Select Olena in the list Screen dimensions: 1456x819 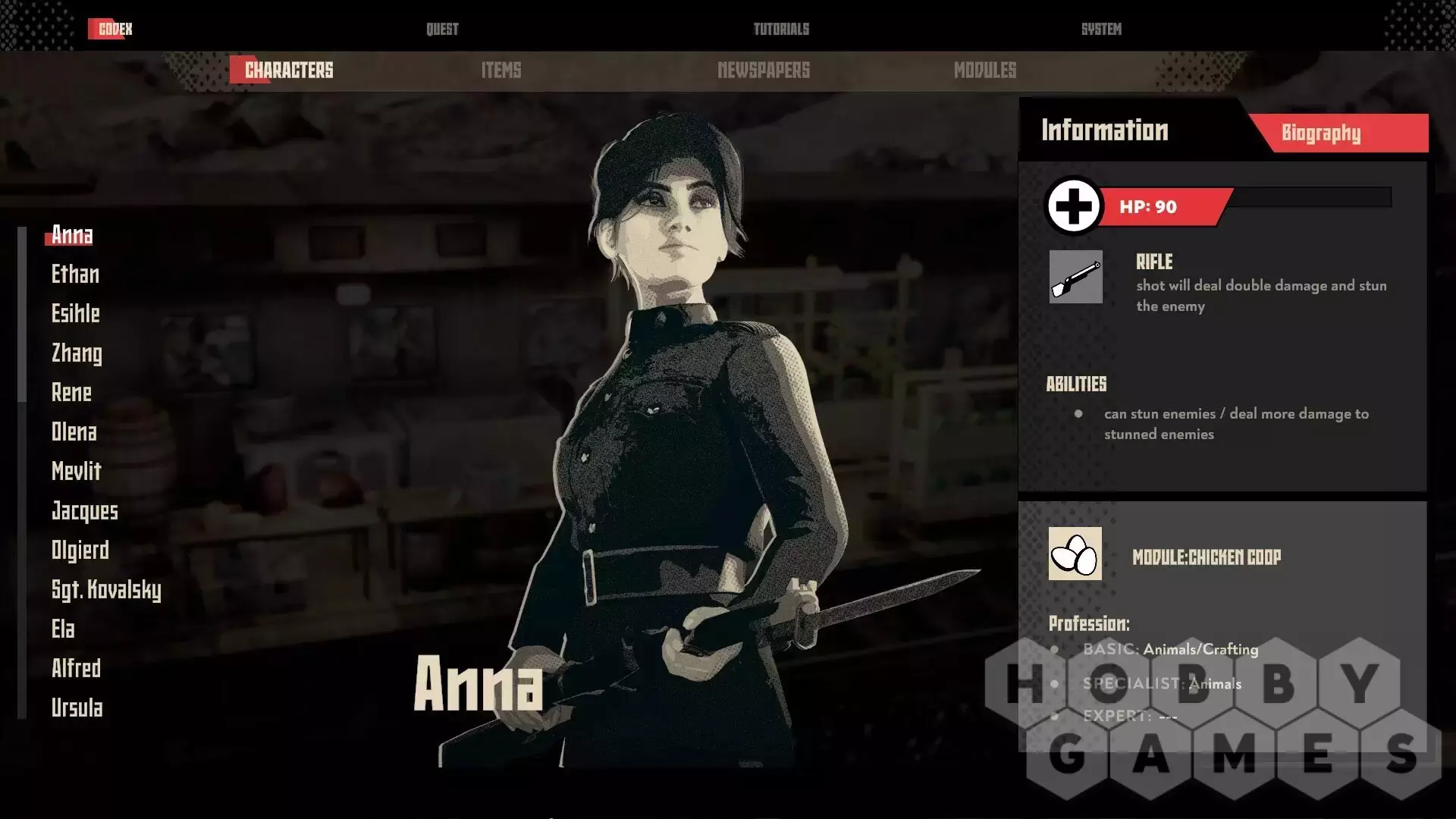[x=74, y=432]
